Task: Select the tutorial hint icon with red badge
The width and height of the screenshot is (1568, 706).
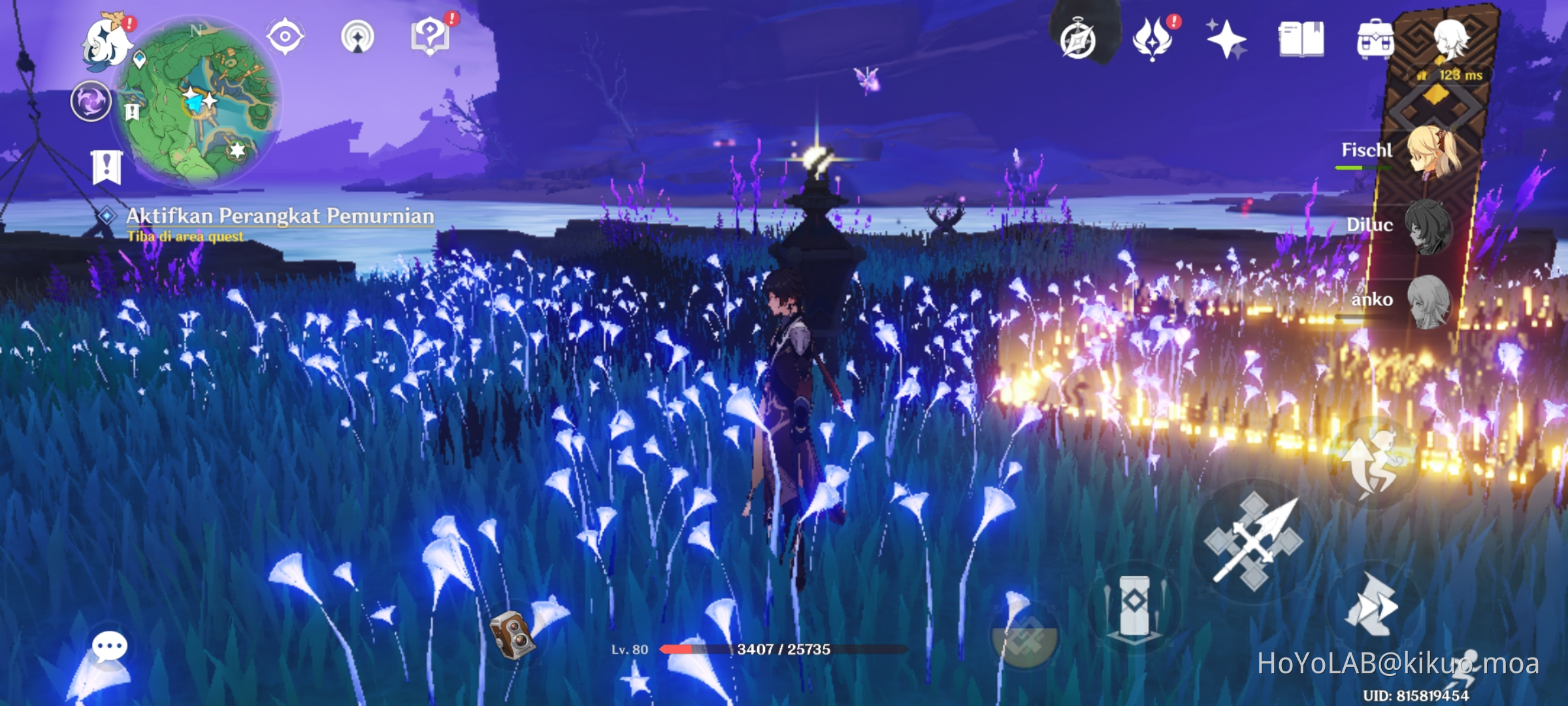Action: pyautogui.click(x=429, y=37)
